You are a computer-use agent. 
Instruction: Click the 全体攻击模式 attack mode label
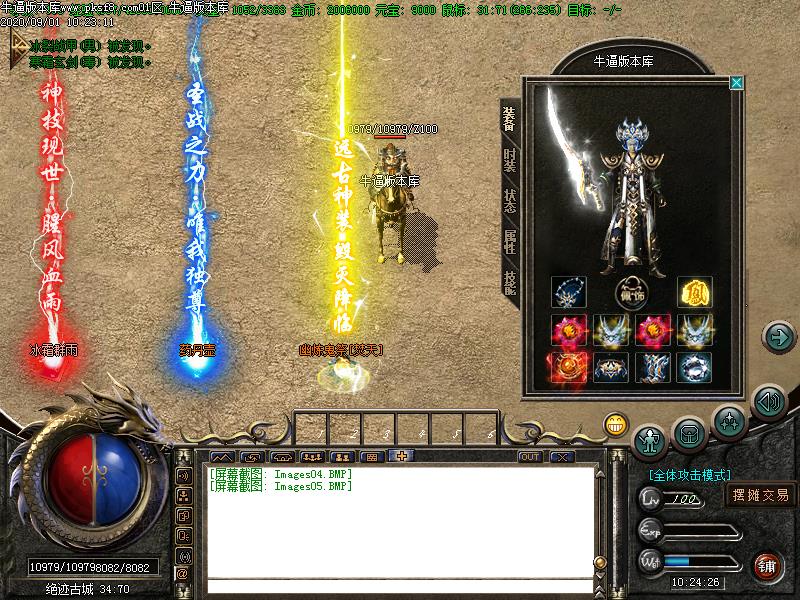click(x=690, y=475)
